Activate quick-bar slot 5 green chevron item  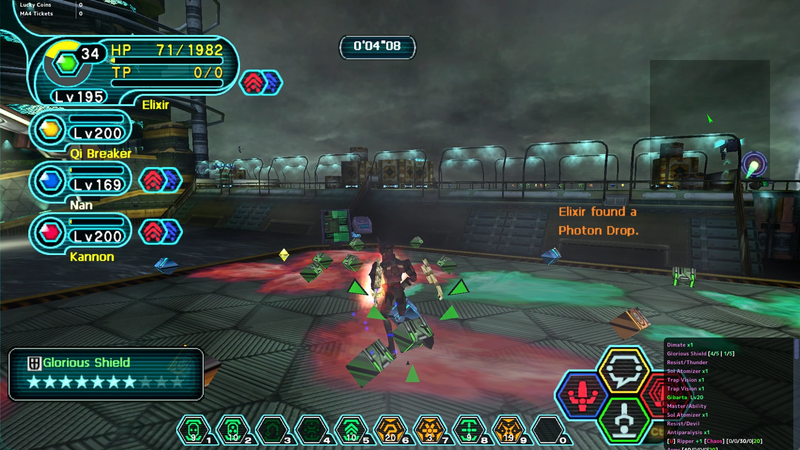pyautogui.click(x=351, y=431)
